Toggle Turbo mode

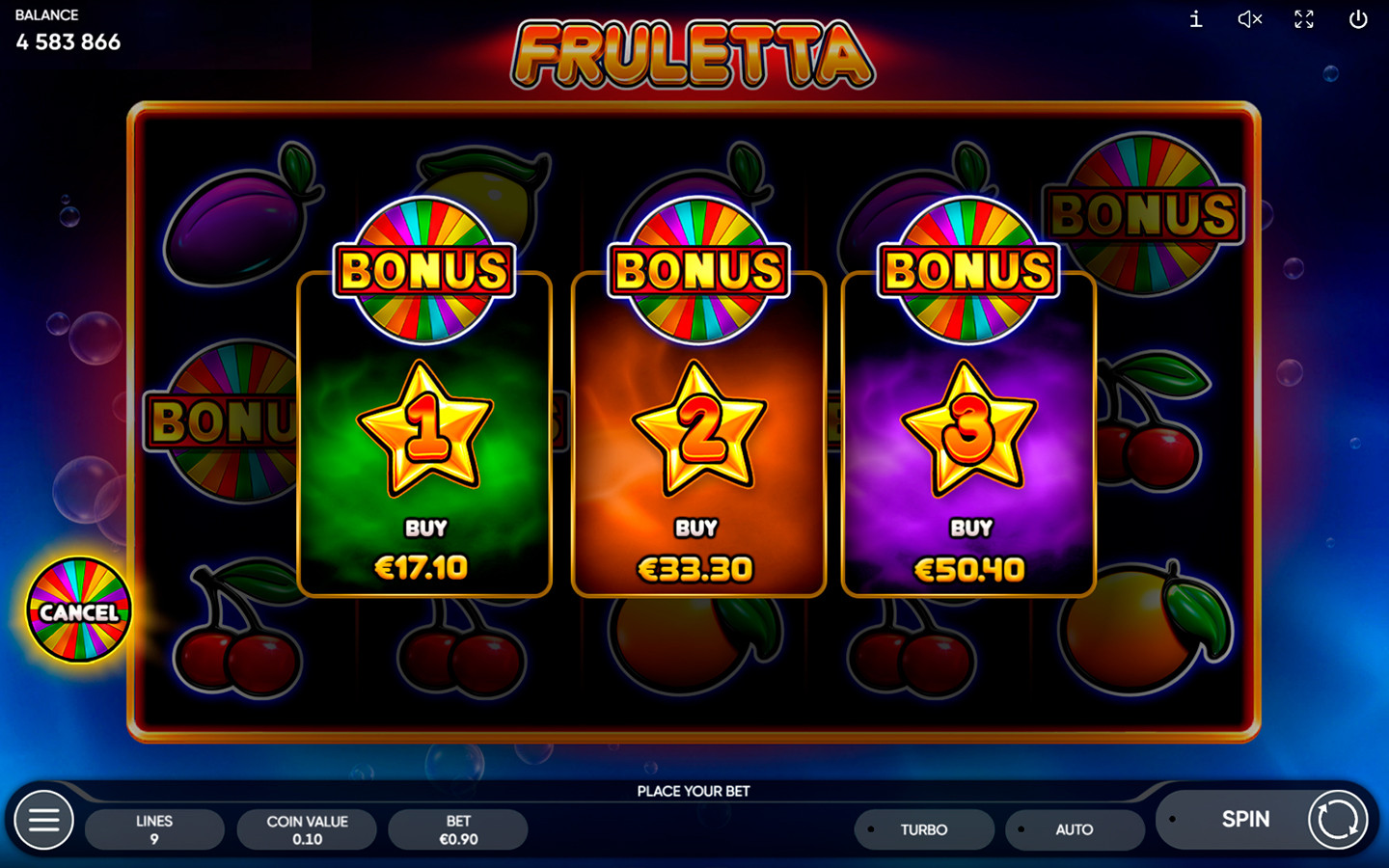923,829
